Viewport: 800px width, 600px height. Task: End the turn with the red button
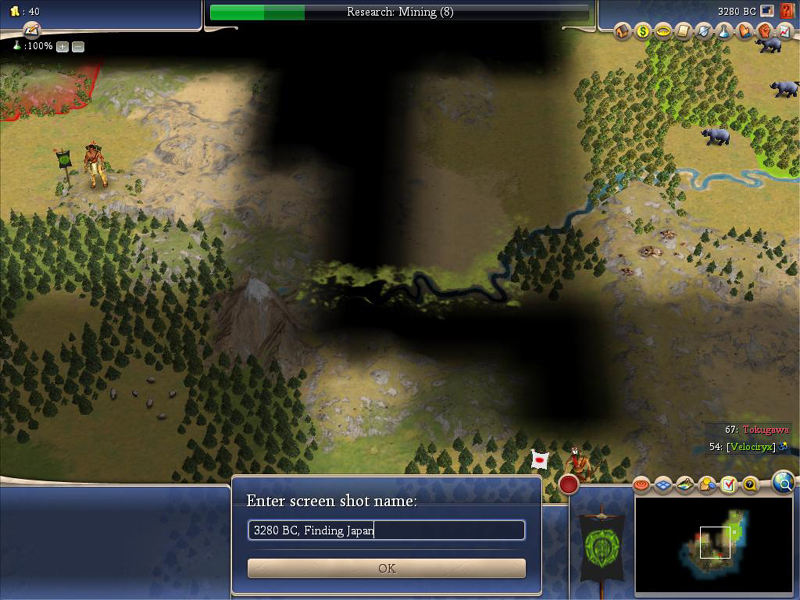tap(569, 484)
